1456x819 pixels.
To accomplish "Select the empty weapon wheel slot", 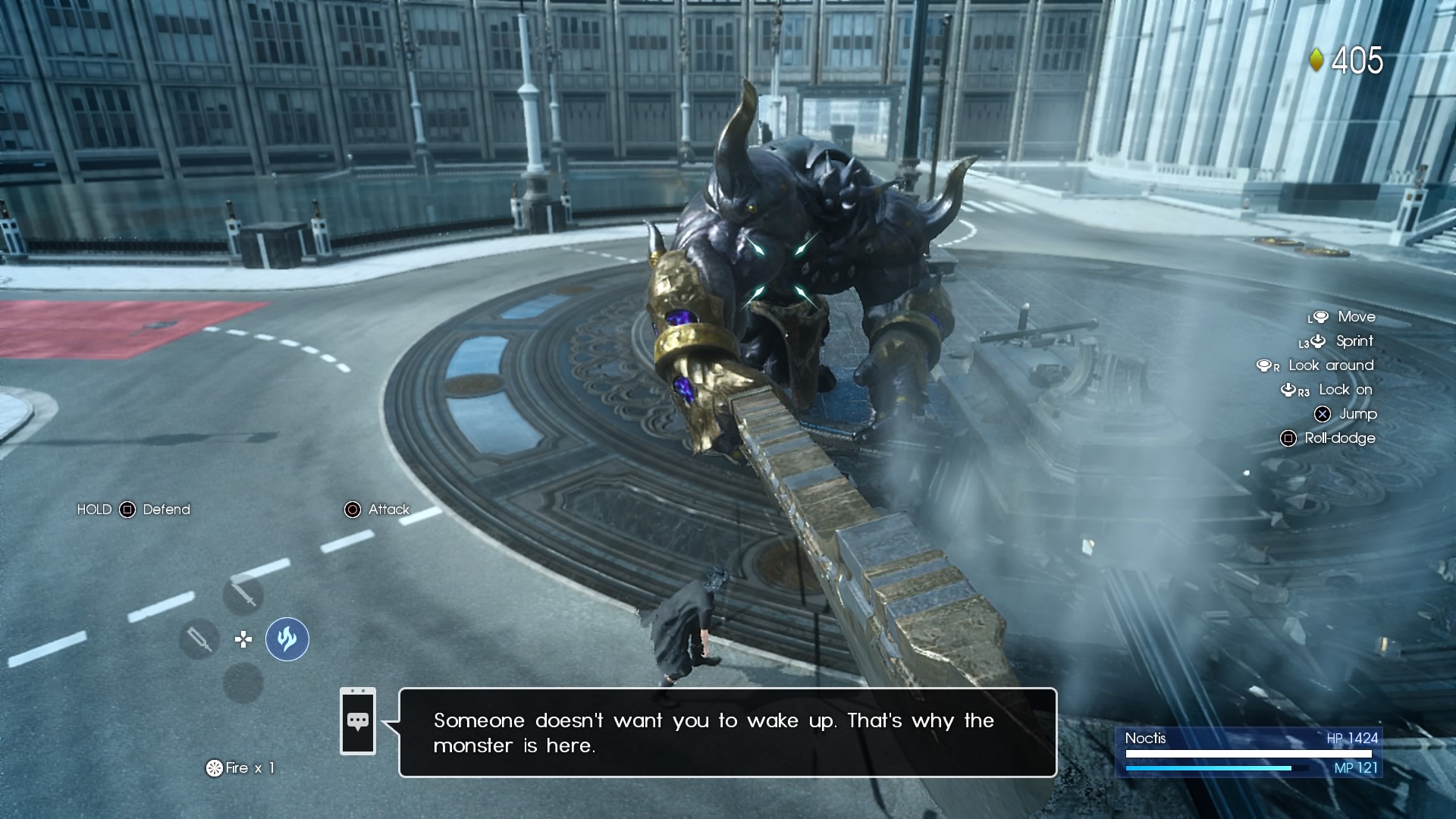I will (243, 684).
